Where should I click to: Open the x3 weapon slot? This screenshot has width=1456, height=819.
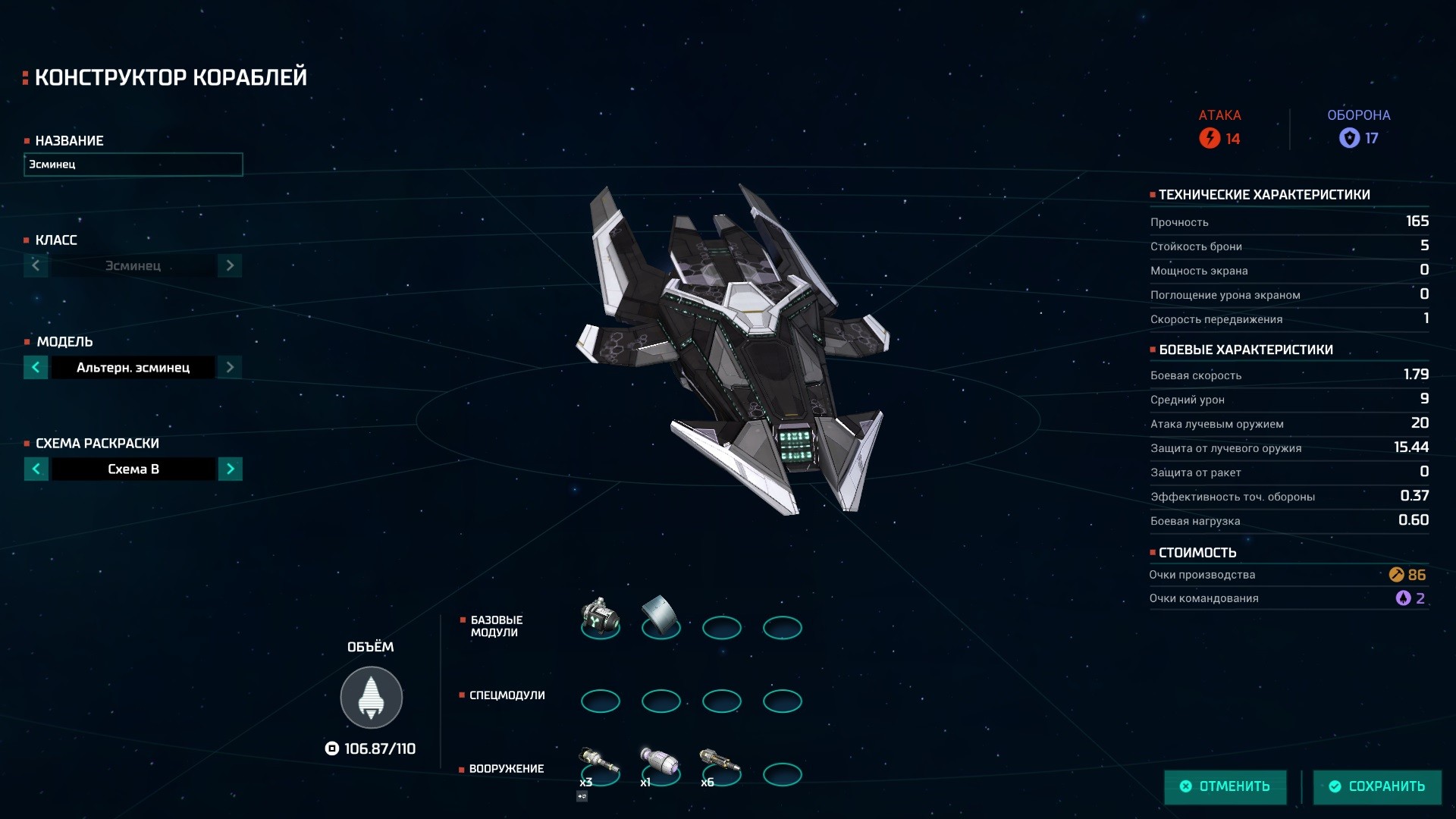pyautogui.click(x=600, y=766)
